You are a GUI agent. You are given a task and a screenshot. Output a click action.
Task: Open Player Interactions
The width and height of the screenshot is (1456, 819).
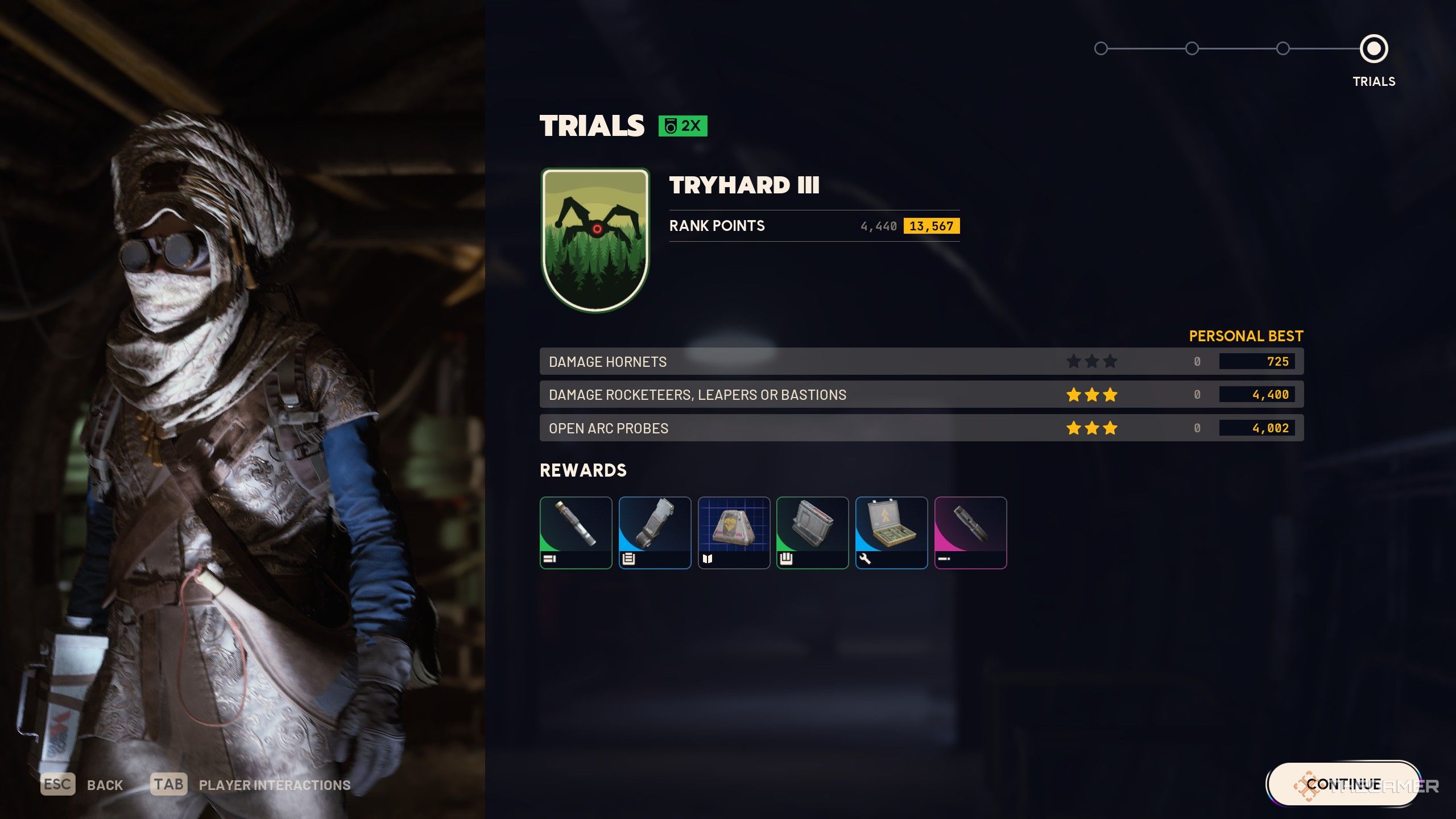coord(274,785)
